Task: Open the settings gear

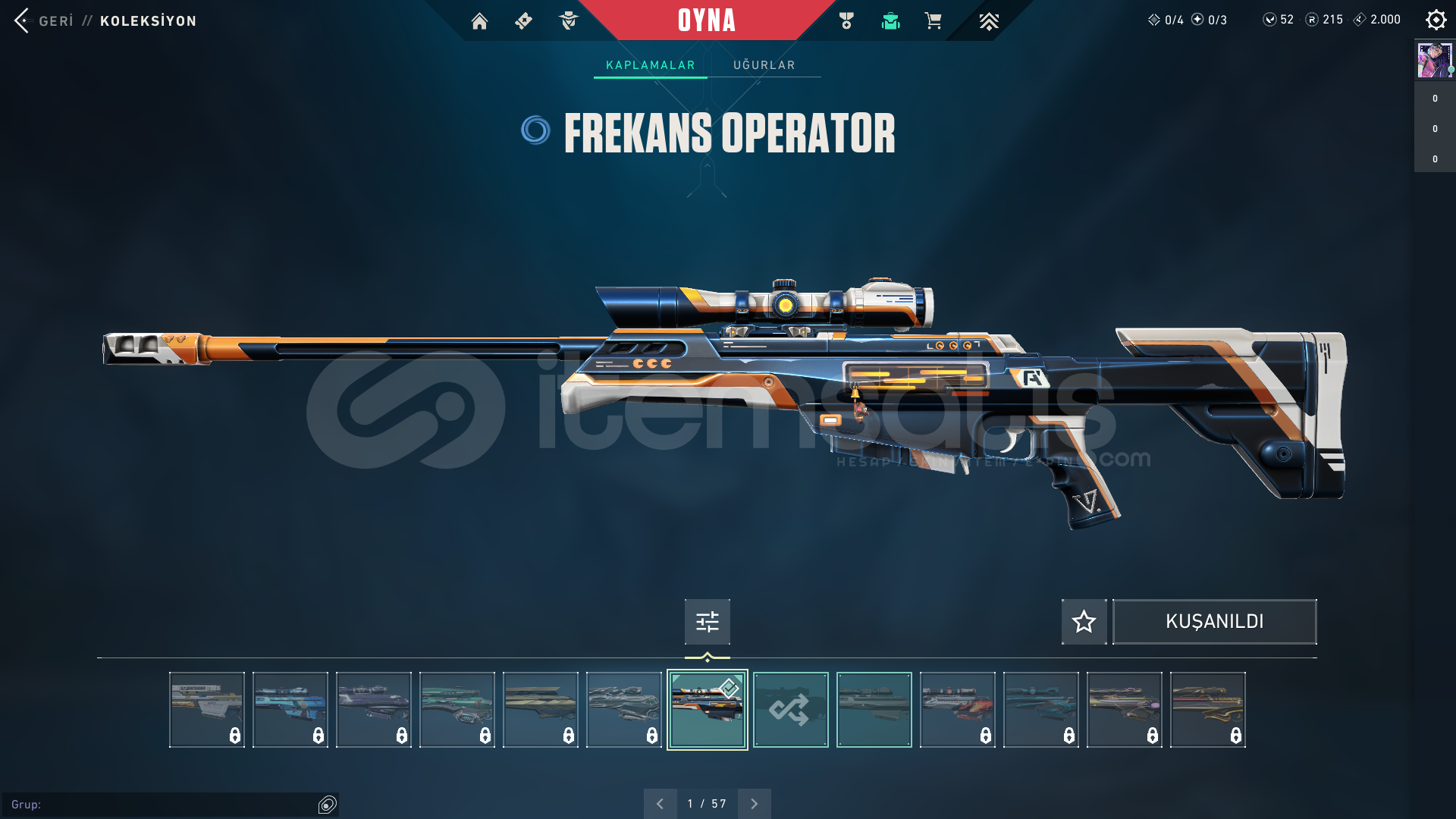Action: 1436,20
